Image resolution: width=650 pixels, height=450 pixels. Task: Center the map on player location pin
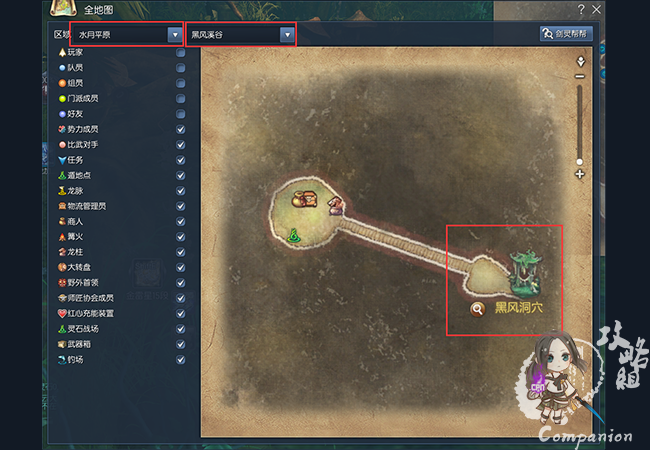tap(580, 61)
